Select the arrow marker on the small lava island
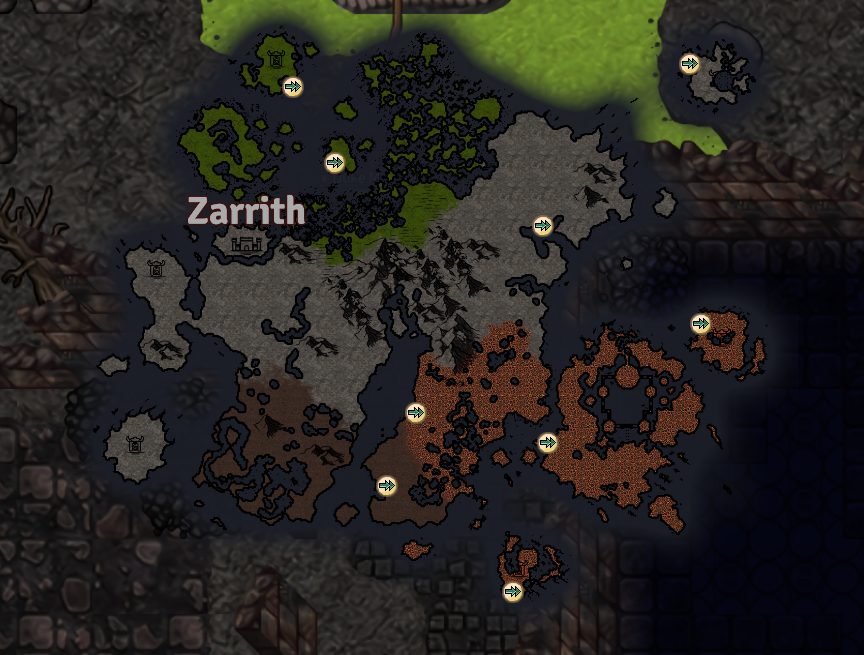 [x=701, y=323]
